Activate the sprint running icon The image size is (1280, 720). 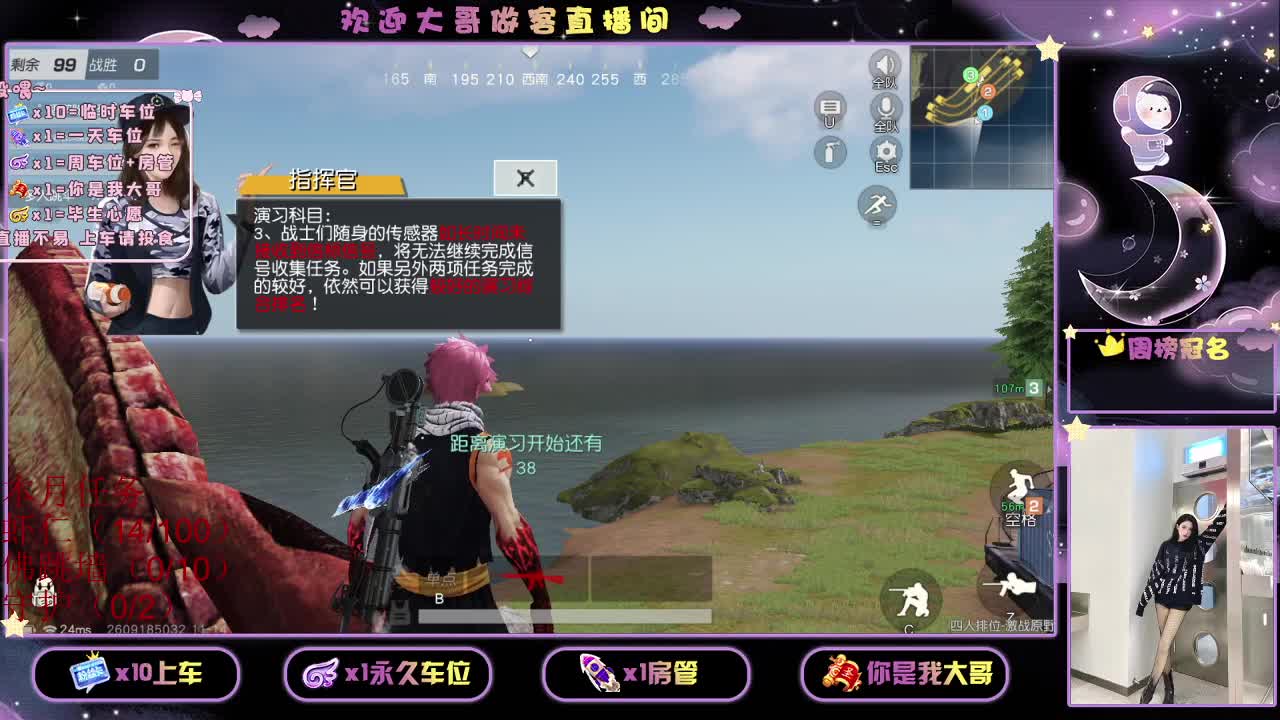(875, 206)
